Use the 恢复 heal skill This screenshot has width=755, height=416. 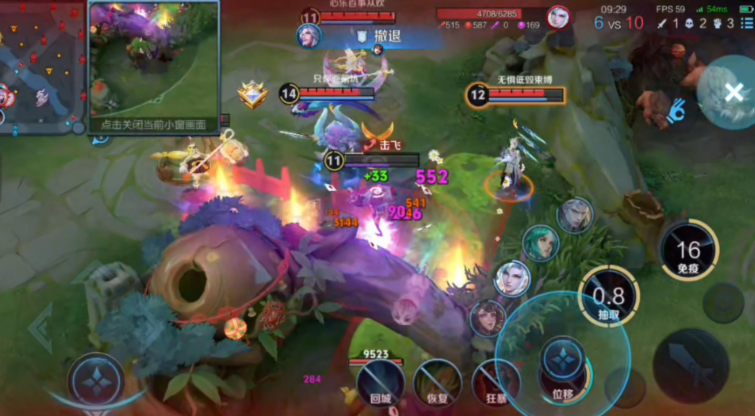point(436,382)
